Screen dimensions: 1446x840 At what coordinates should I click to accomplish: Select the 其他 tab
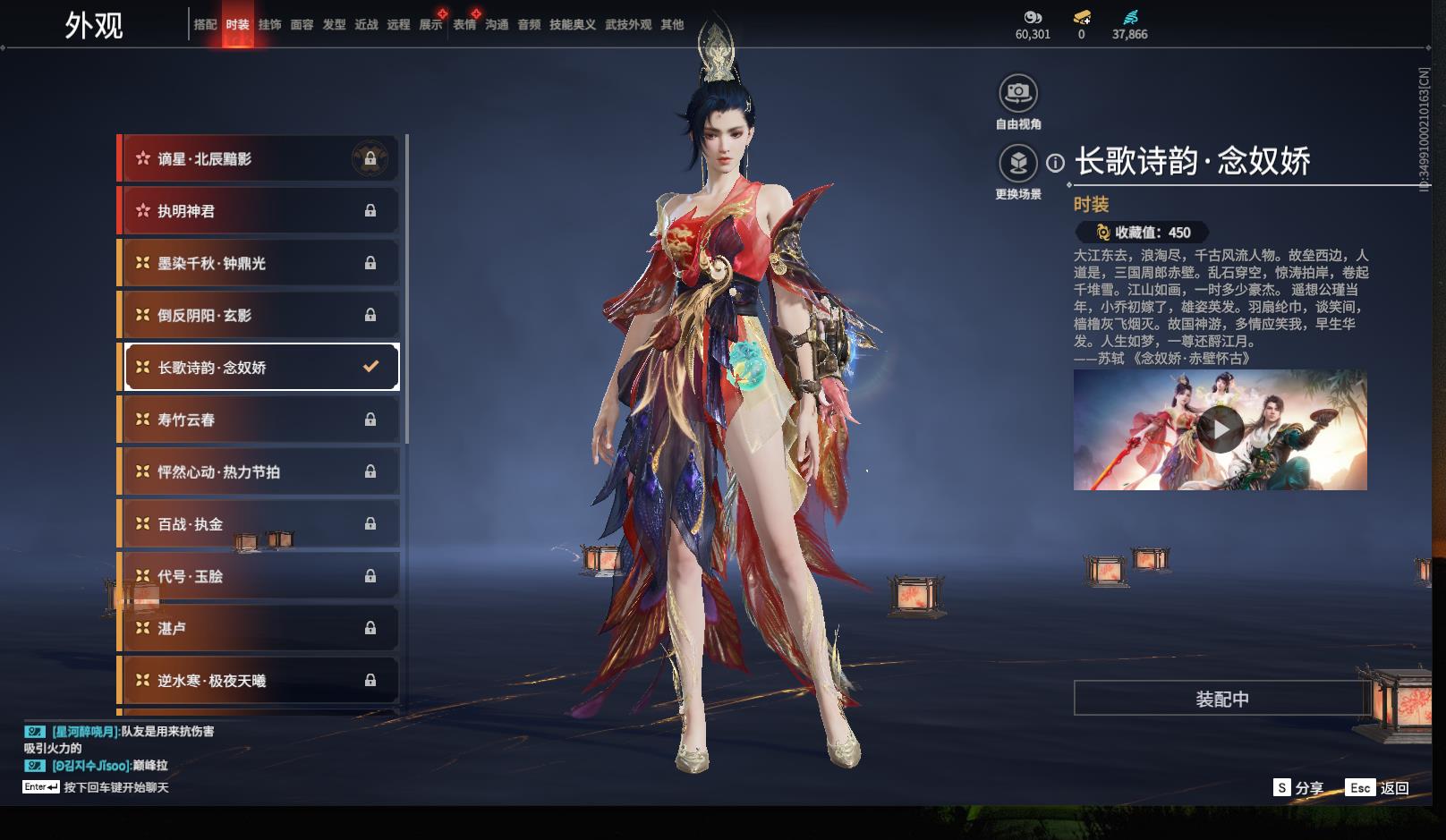click(672, 25)
